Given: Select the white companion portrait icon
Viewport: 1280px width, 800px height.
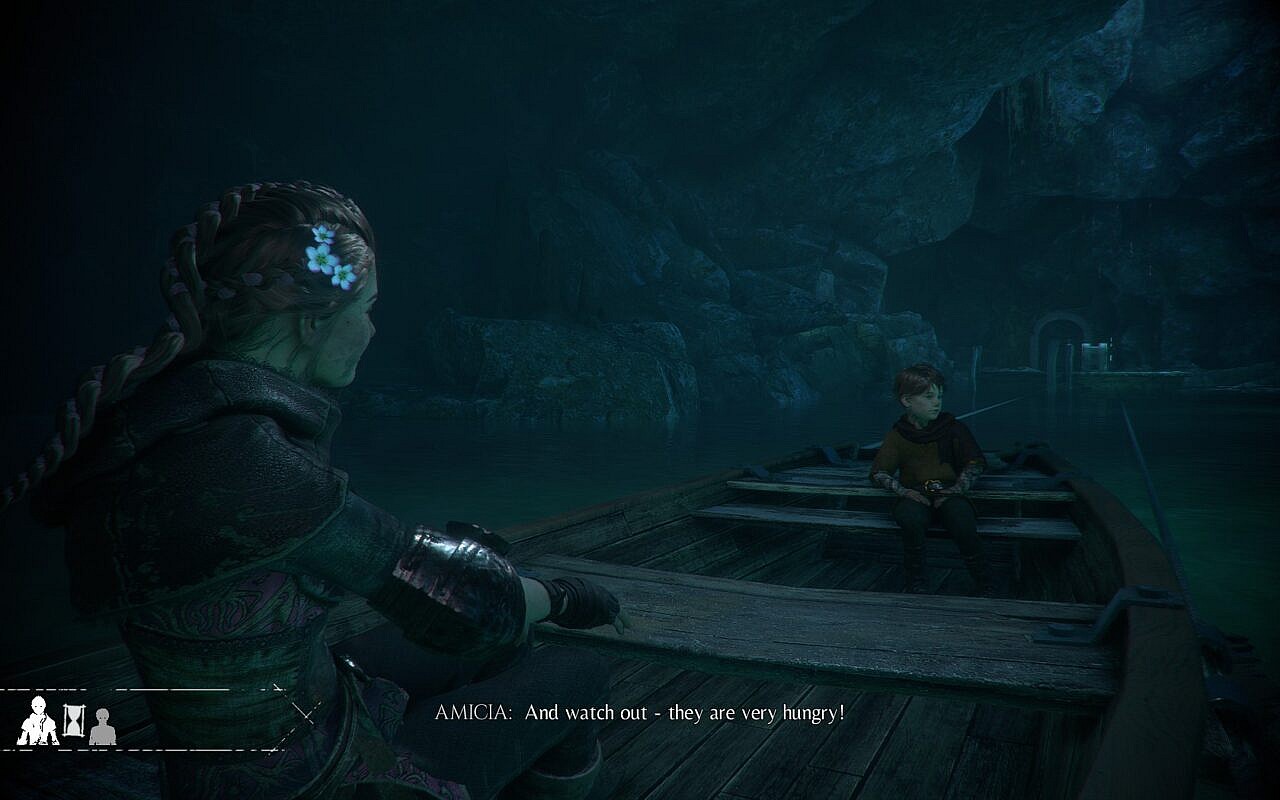Looking at the screenshot, I should click(38, 721).
